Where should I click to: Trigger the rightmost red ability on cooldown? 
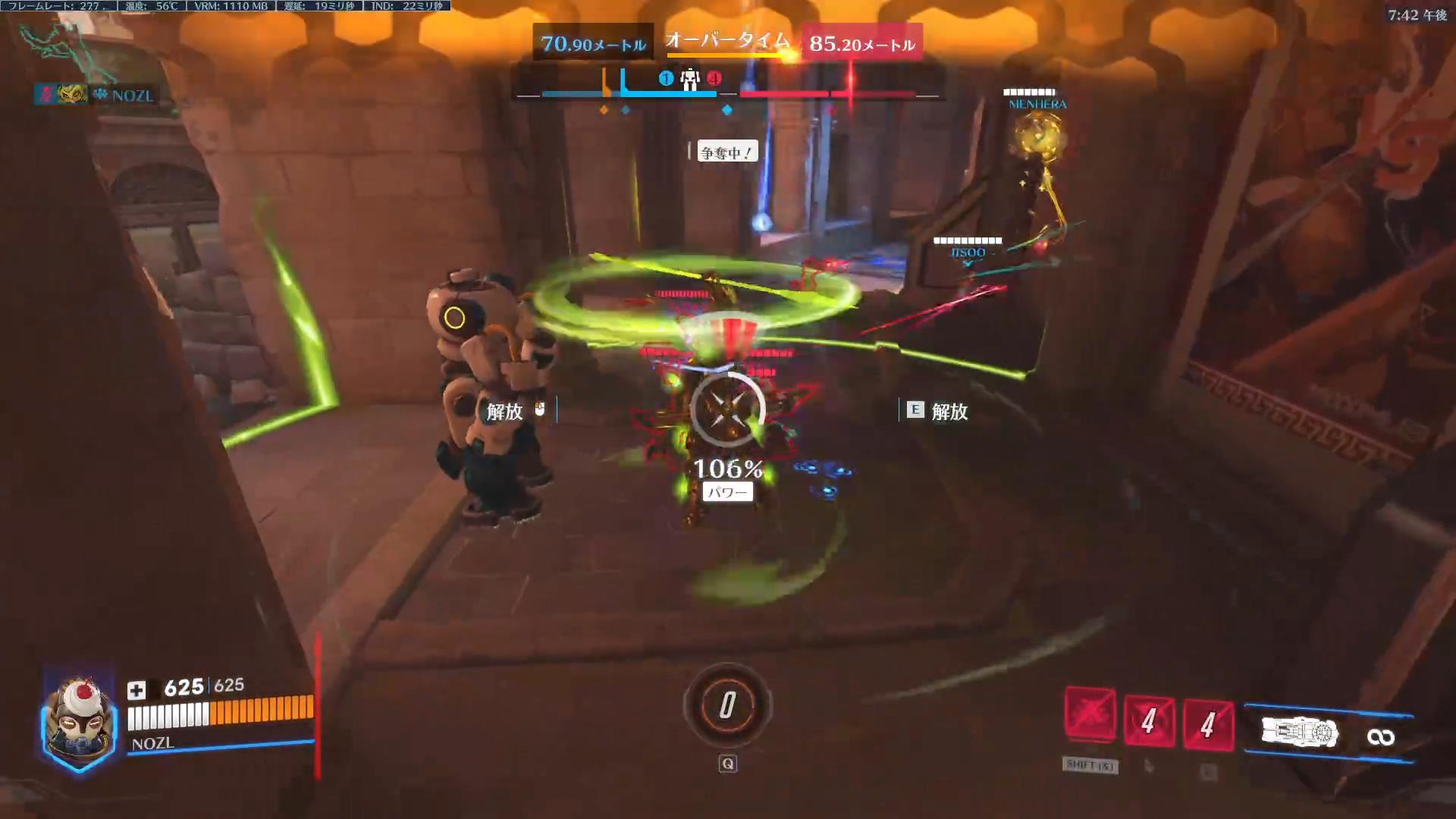pyautogui.click(x=1208, y=723)
